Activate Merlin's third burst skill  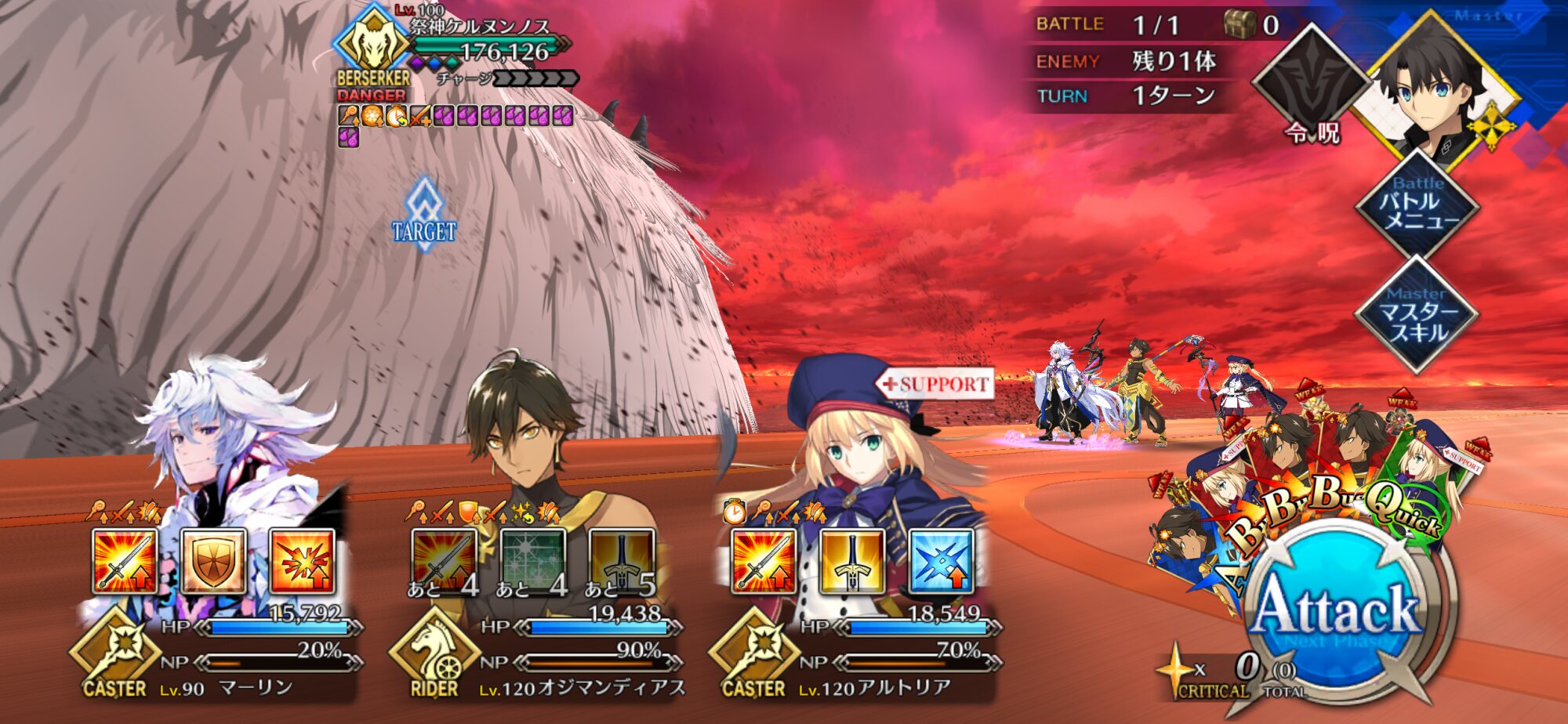(302, 561)
